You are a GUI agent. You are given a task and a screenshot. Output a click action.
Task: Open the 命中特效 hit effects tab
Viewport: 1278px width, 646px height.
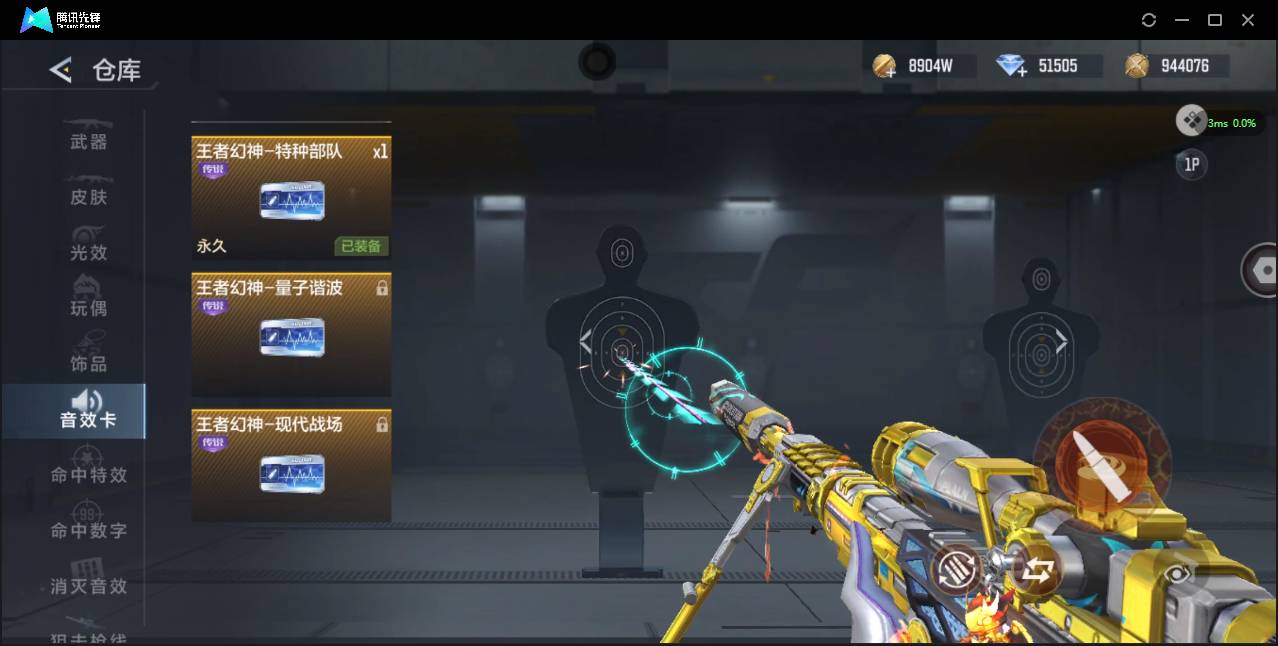[88, 475]
